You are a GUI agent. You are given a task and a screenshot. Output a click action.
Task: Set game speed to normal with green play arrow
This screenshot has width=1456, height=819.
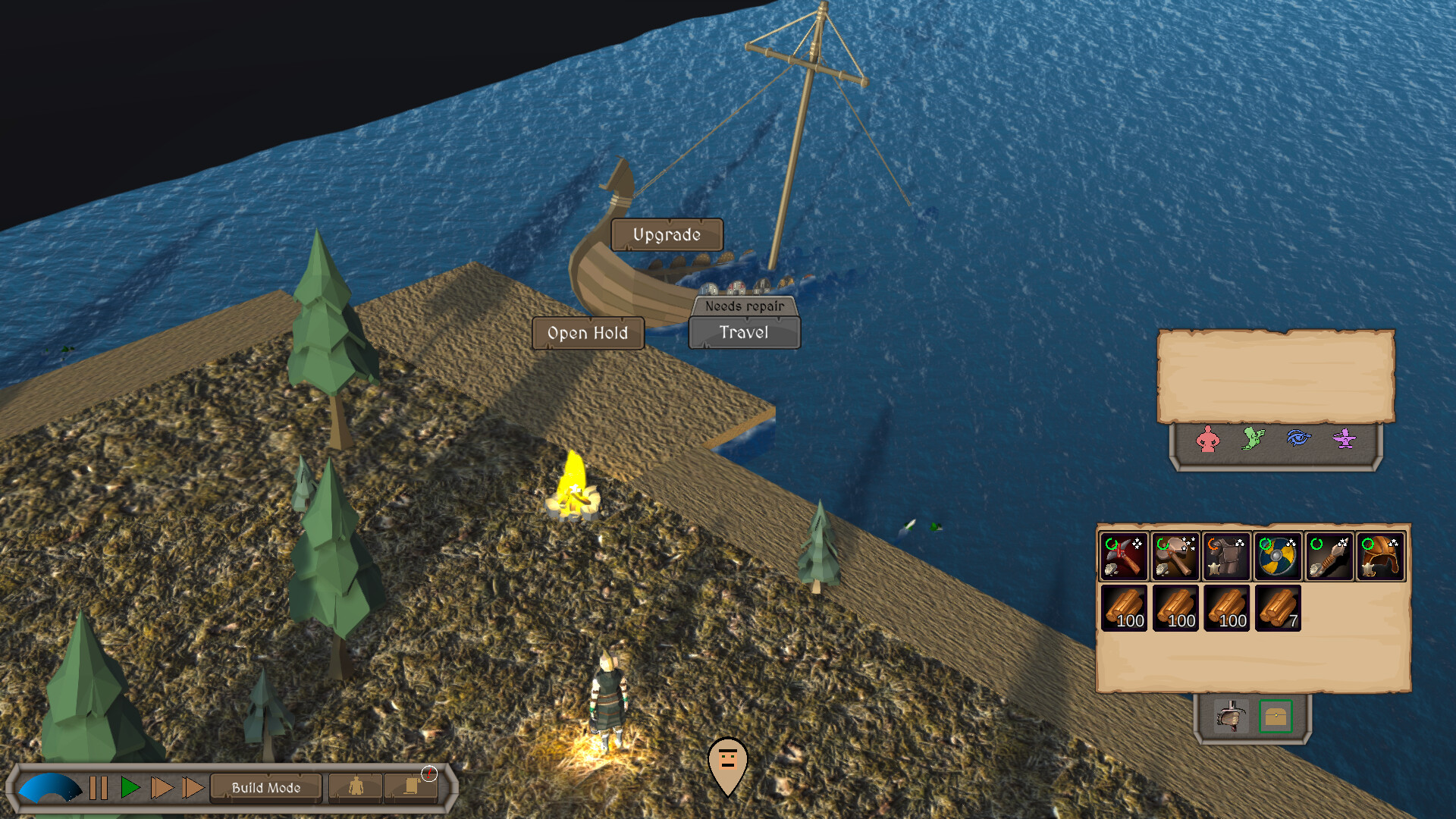(x=130, y=788)
